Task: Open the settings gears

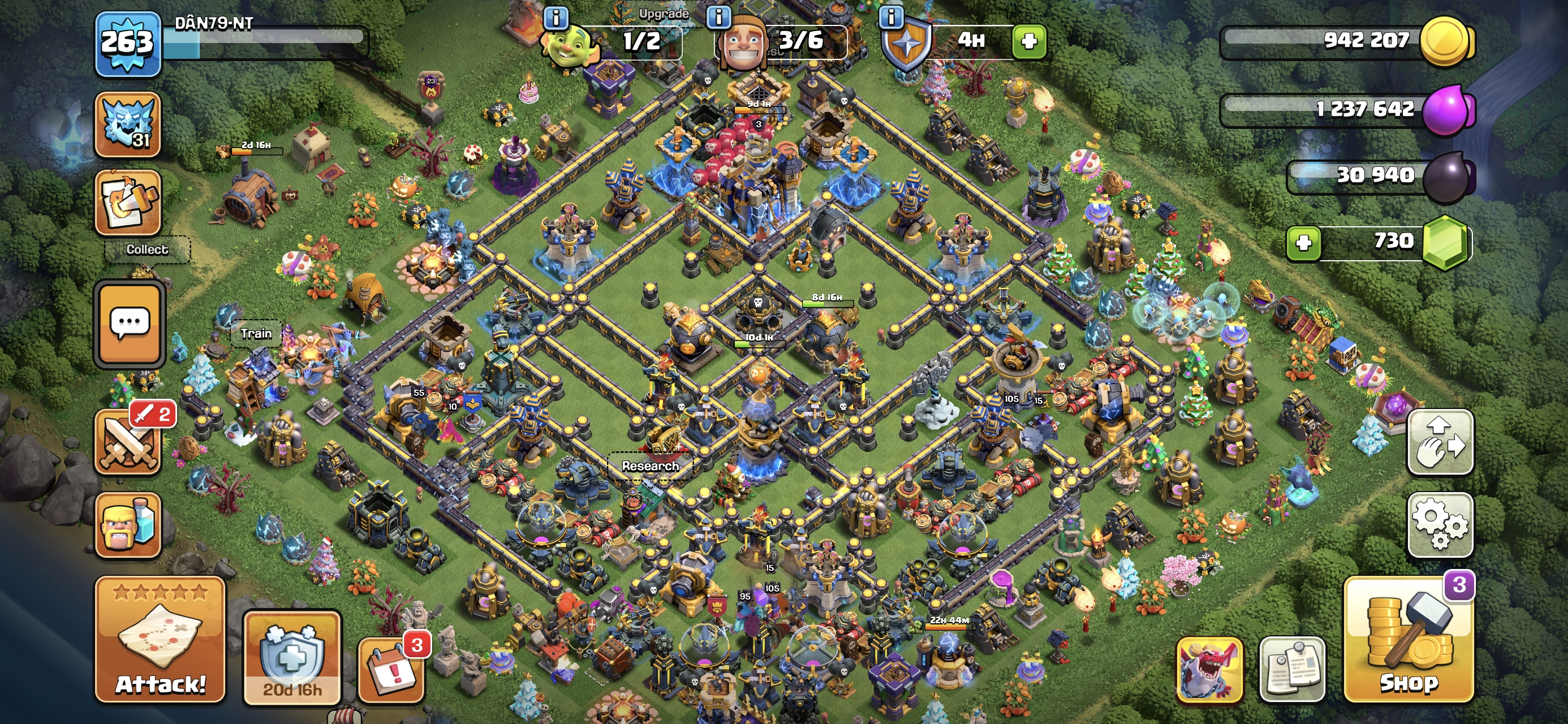Action: 1440,524
